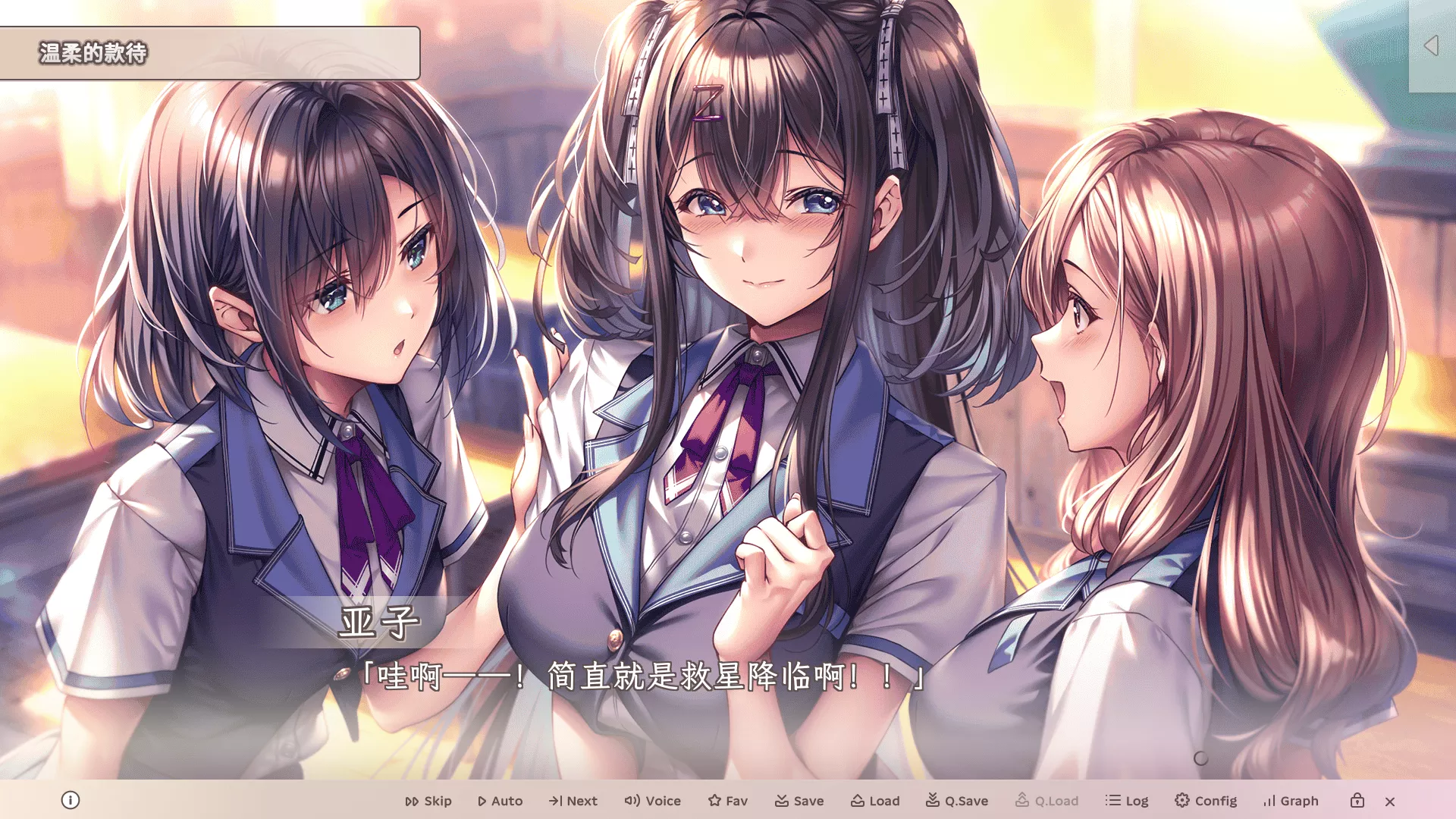Favorite this scene with the star icon
This screenshot has height=819, width=1456.
[726, 800]
